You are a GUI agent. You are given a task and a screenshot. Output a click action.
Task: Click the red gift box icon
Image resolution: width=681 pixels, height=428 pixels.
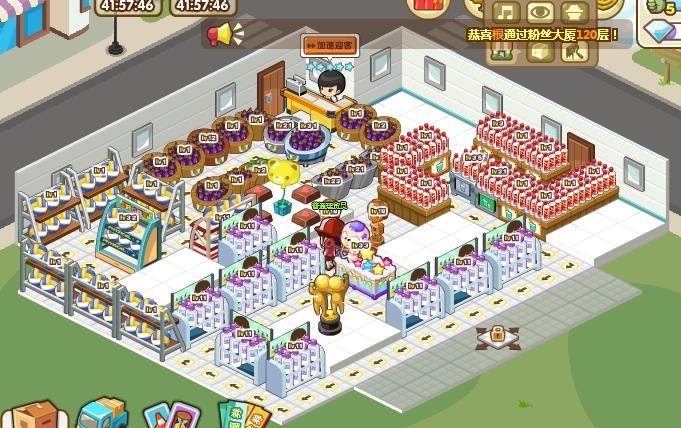click(x=430, y=5)
